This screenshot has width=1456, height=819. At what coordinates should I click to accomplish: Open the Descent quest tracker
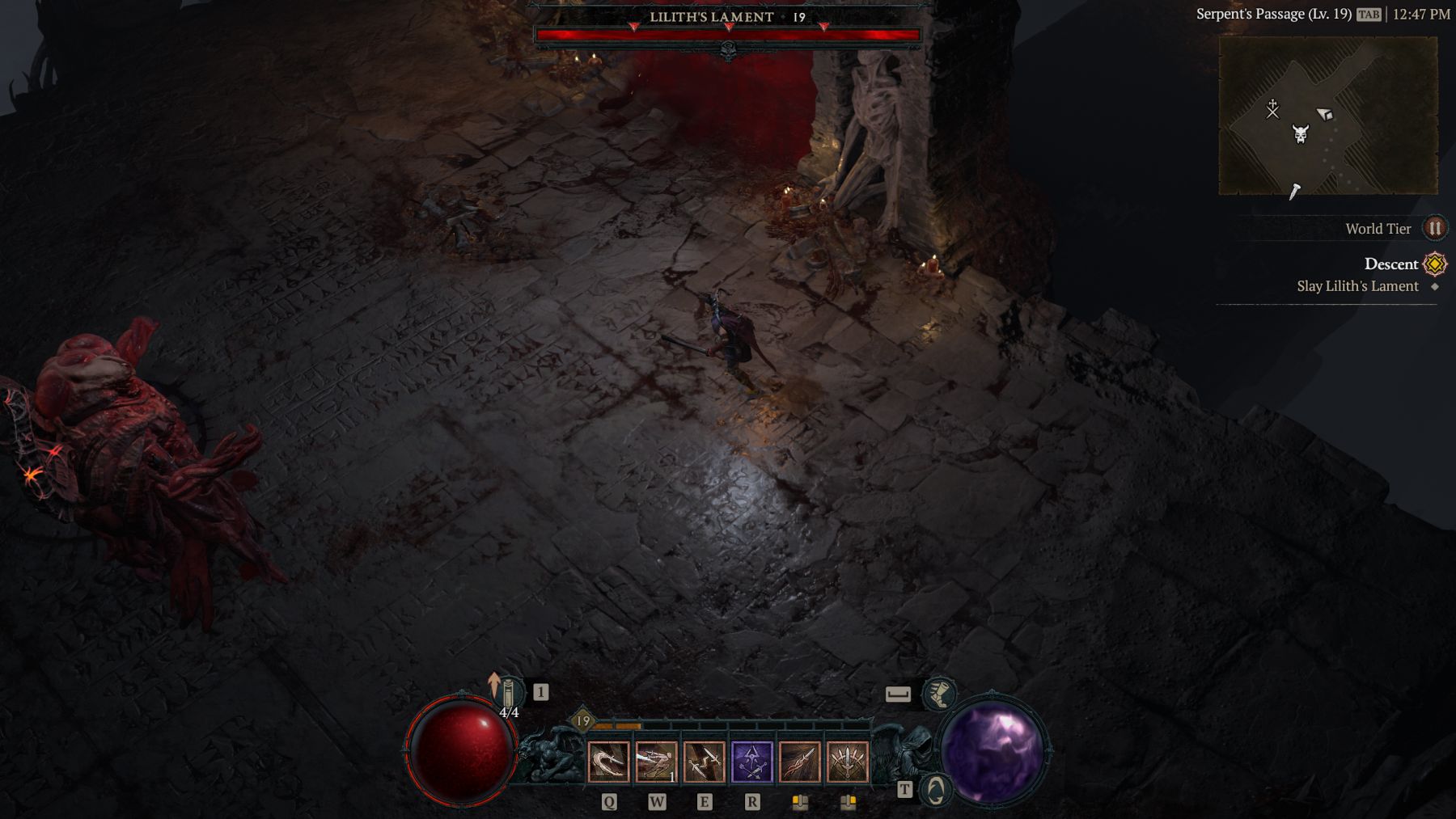click(1391, 264)
